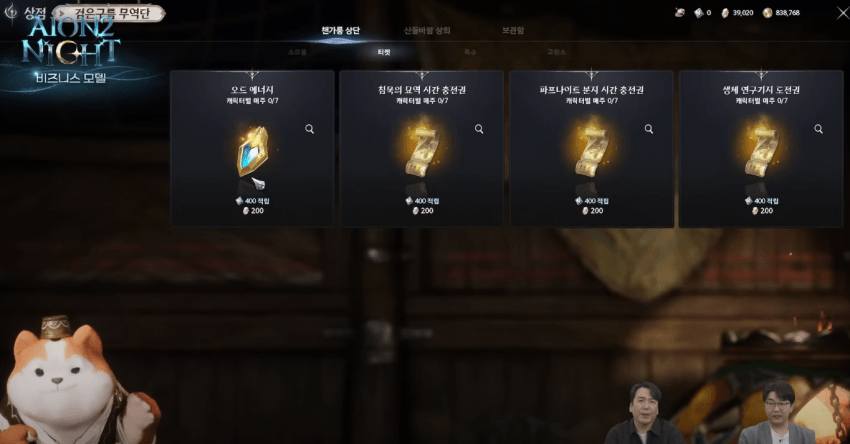The width and height of the screenshot is (850, 444).
Task: Show the 특수 sub-category
Action: point(470,51)
